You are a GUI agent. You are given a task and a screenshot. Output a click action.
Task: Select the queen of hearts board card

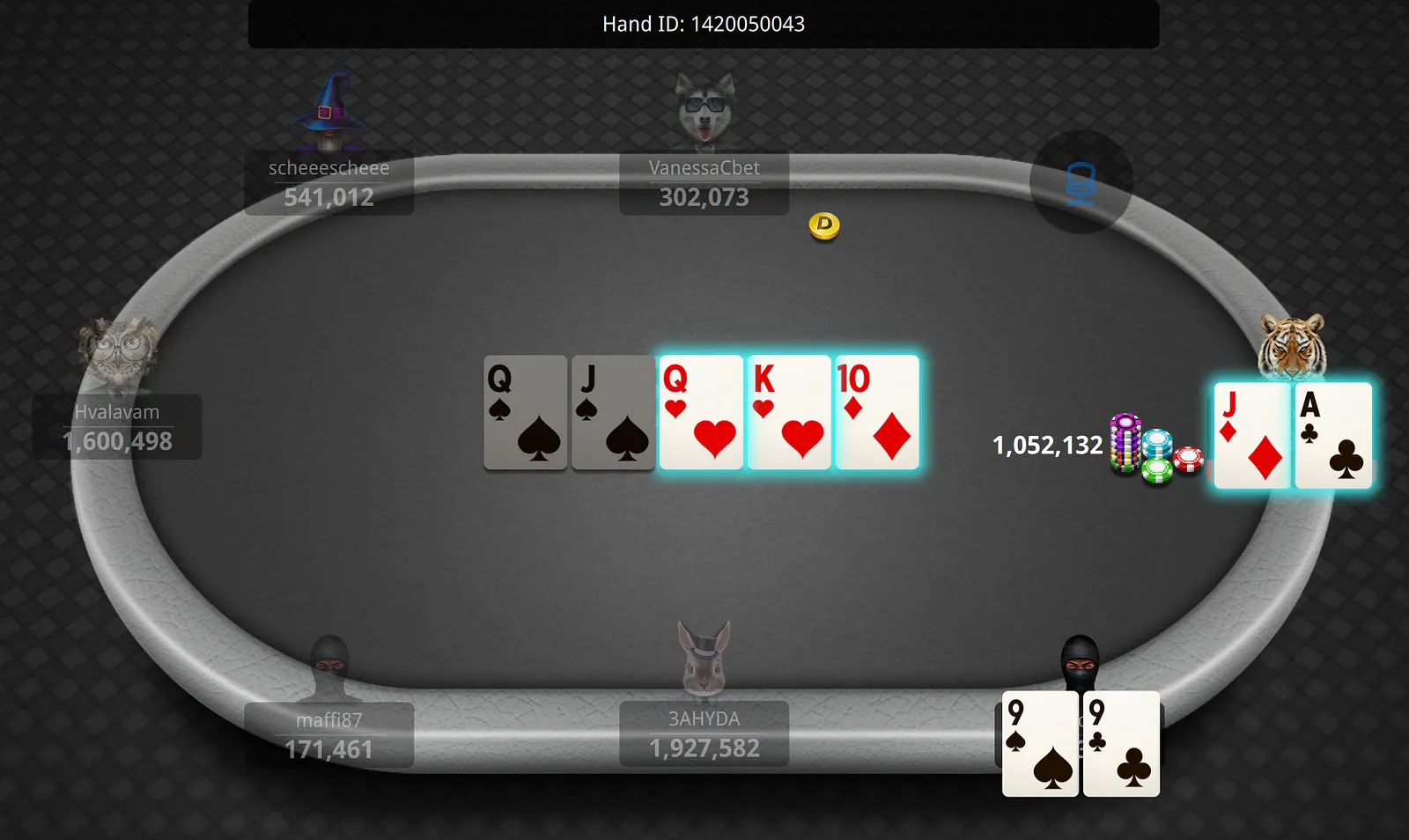pyautogui.click(x=701, y=412)
